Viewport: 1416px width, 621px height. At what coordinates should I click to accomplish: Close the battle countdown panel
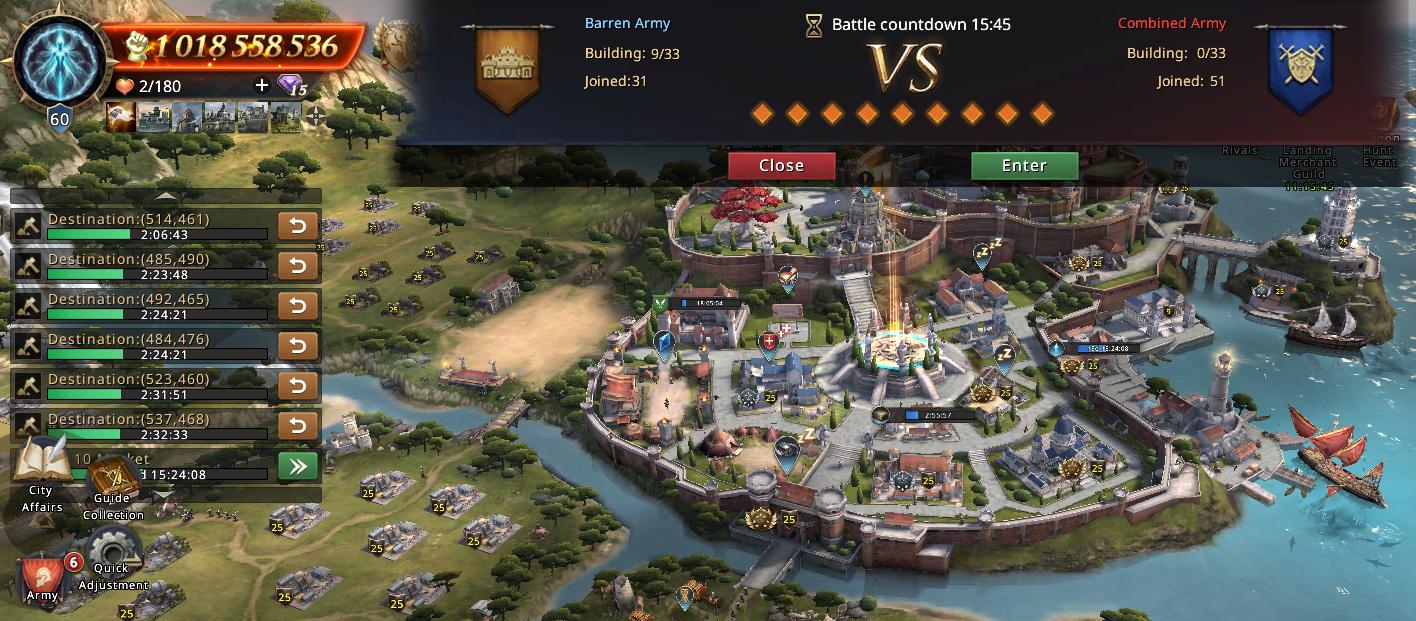pyautogui.click(x=781, y=166)
